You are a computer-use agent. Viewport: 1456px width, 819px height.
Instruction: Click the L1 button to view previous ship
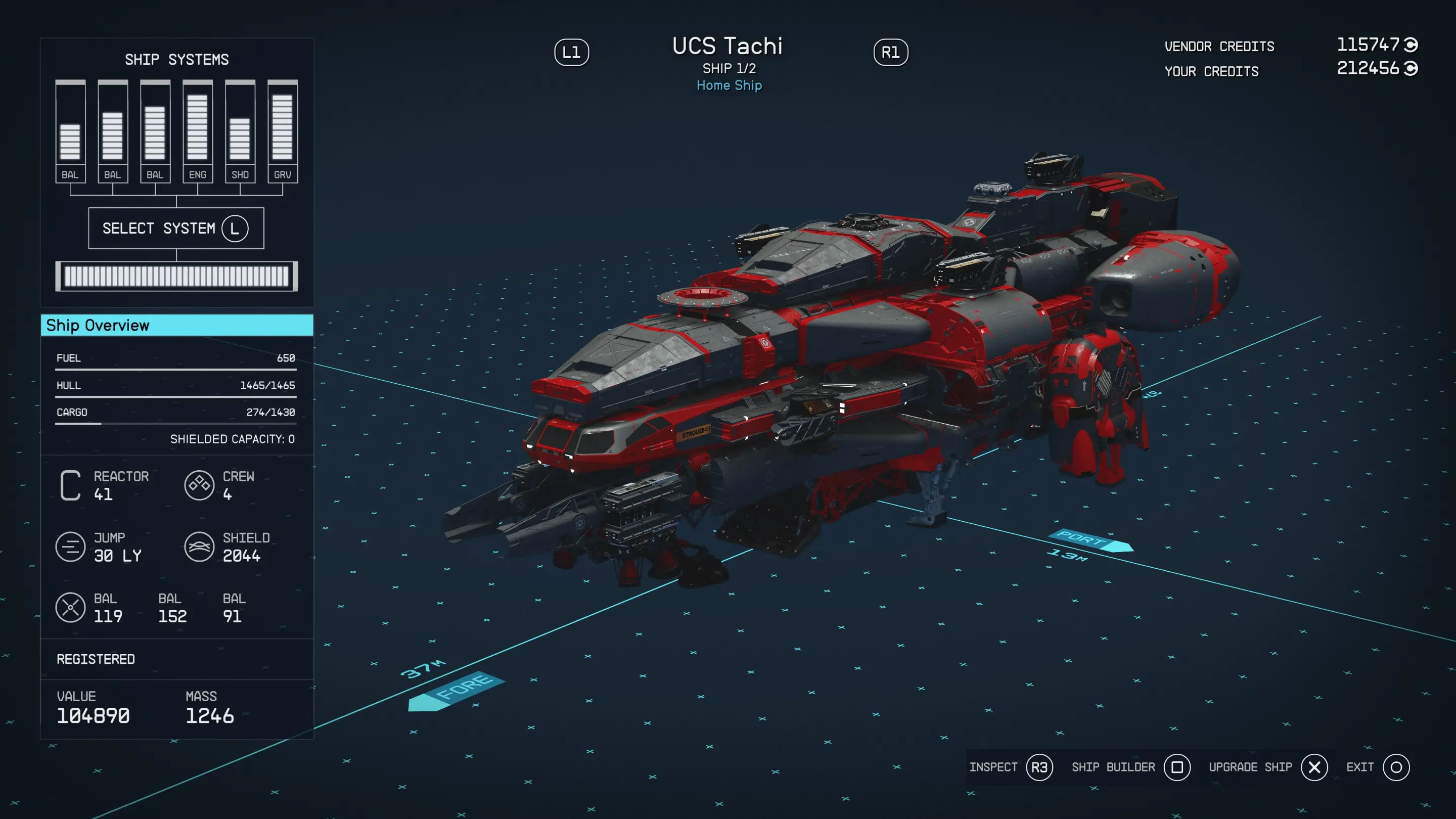[573, 52]
